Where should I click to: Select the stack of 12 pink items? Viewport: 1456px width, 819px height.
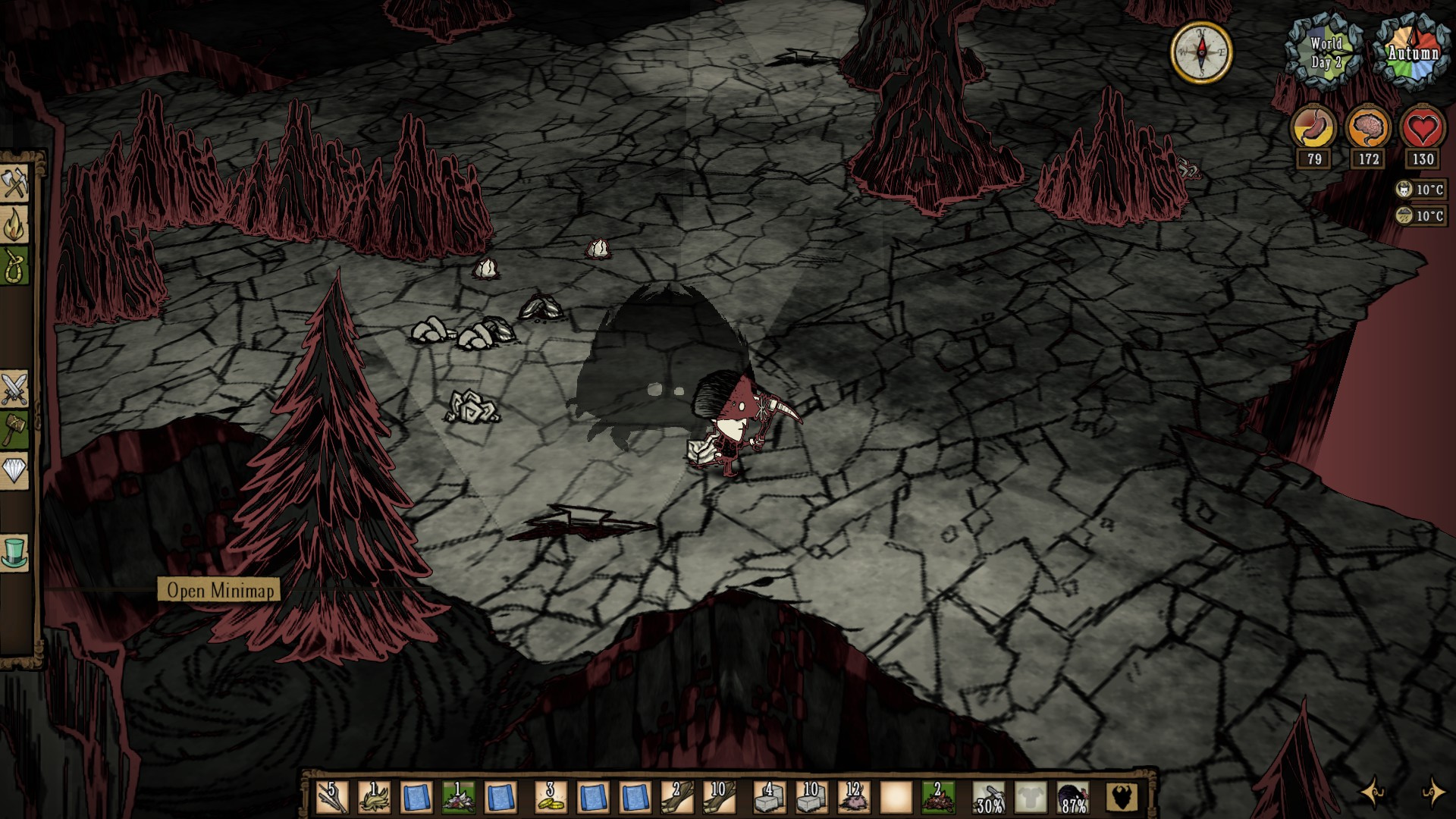[x=853, y=798]
